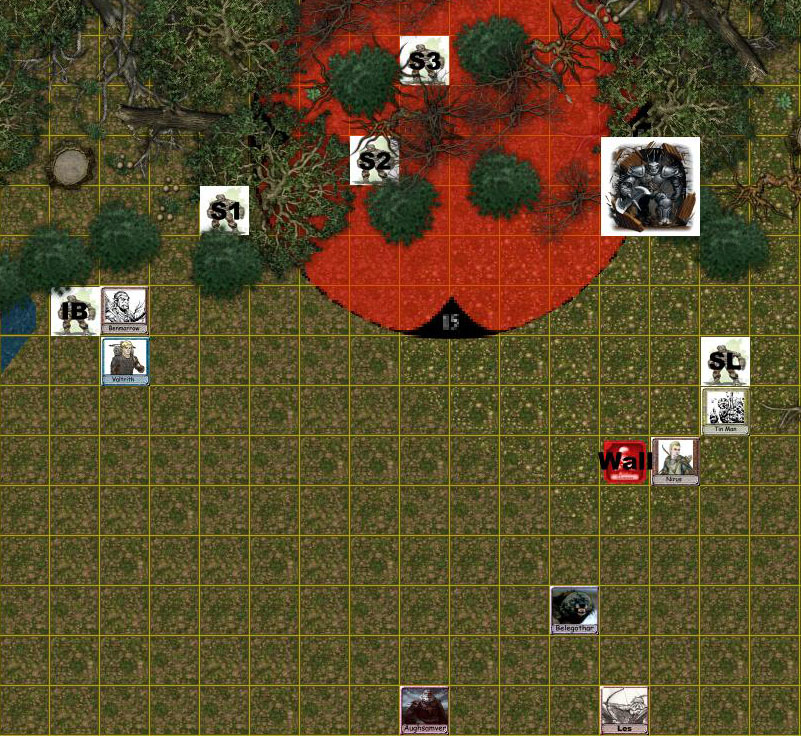The image size is (801, 736).
Task: Select the S3 enemy token
Action: click(x=424, y=60)
